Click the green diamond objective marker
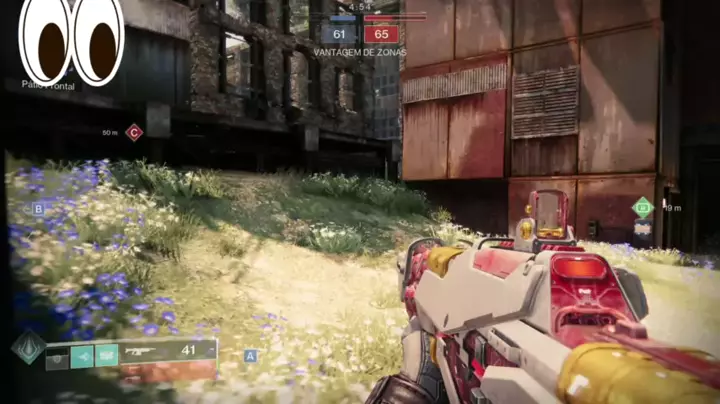This screenshot has width=720, height=404. coord(643,208)
